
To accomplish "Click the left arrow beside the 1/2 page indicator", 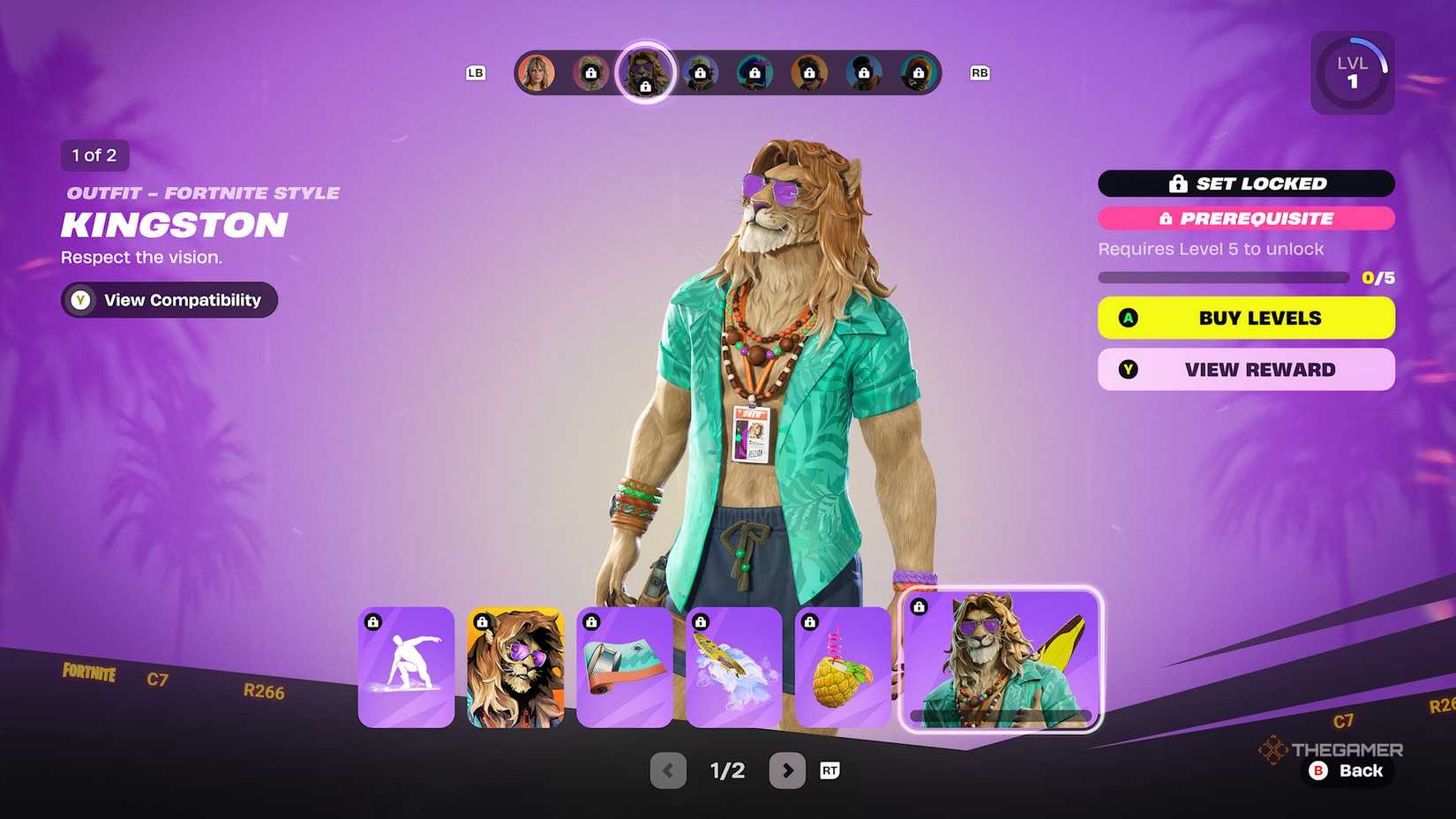I will 668,770.
